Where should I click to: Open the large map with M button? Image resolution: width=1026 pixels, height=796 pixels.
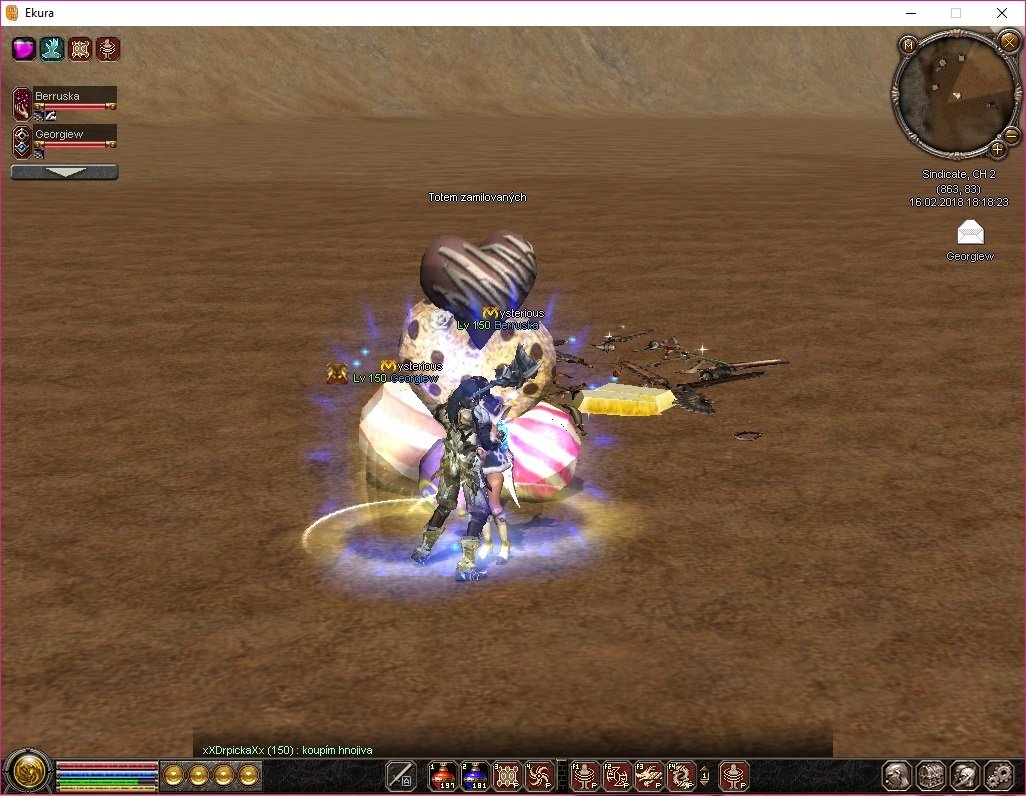pyautogui.click(x=908, y=45)
